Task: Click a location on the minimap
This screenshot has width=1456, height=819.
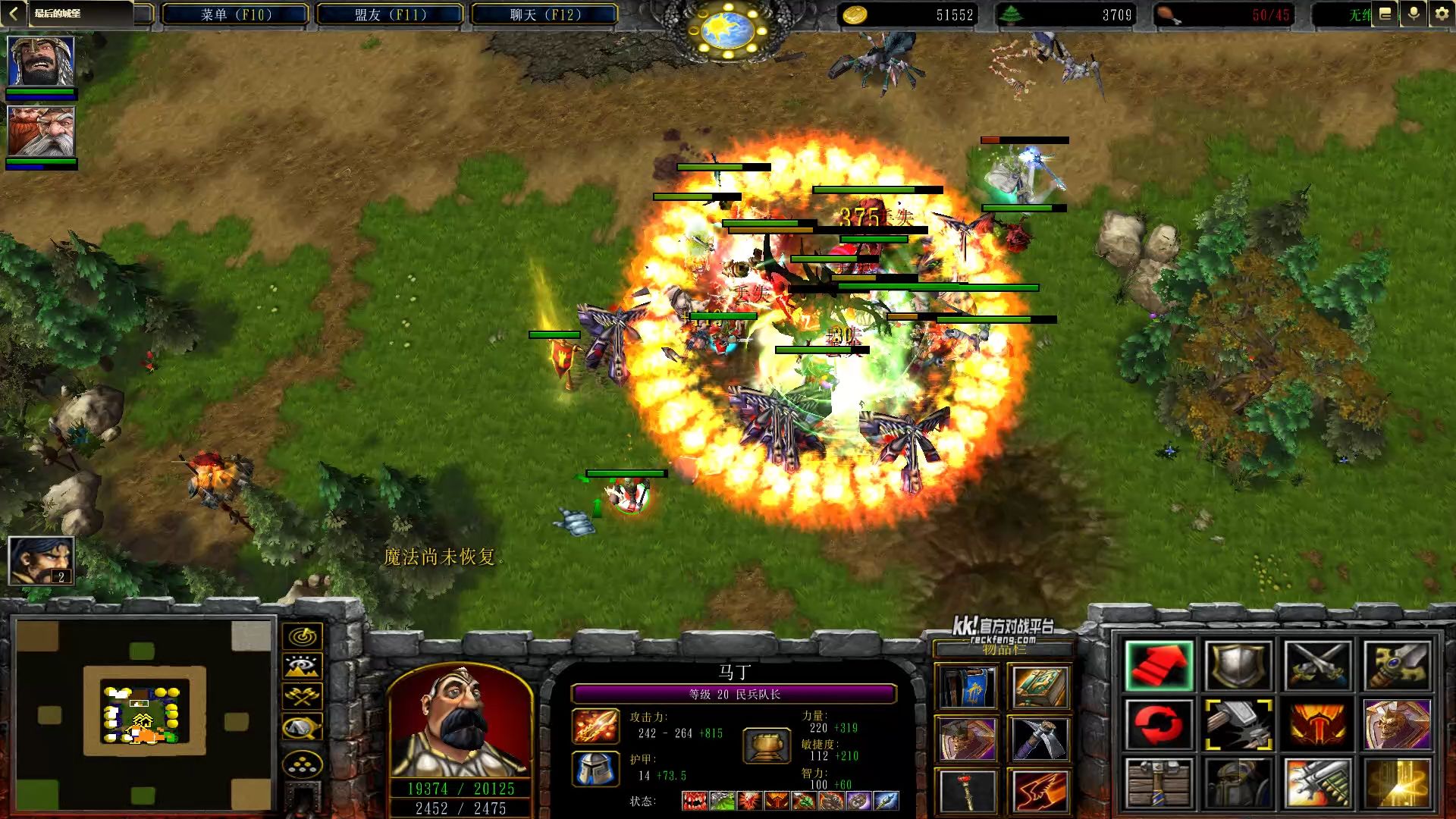Action: 144,714
